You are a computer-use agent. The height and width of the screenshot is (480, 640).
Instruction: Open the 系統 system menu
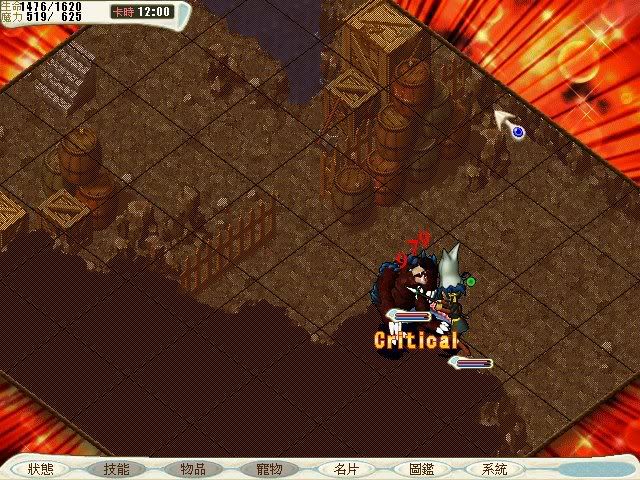(494, 468)
